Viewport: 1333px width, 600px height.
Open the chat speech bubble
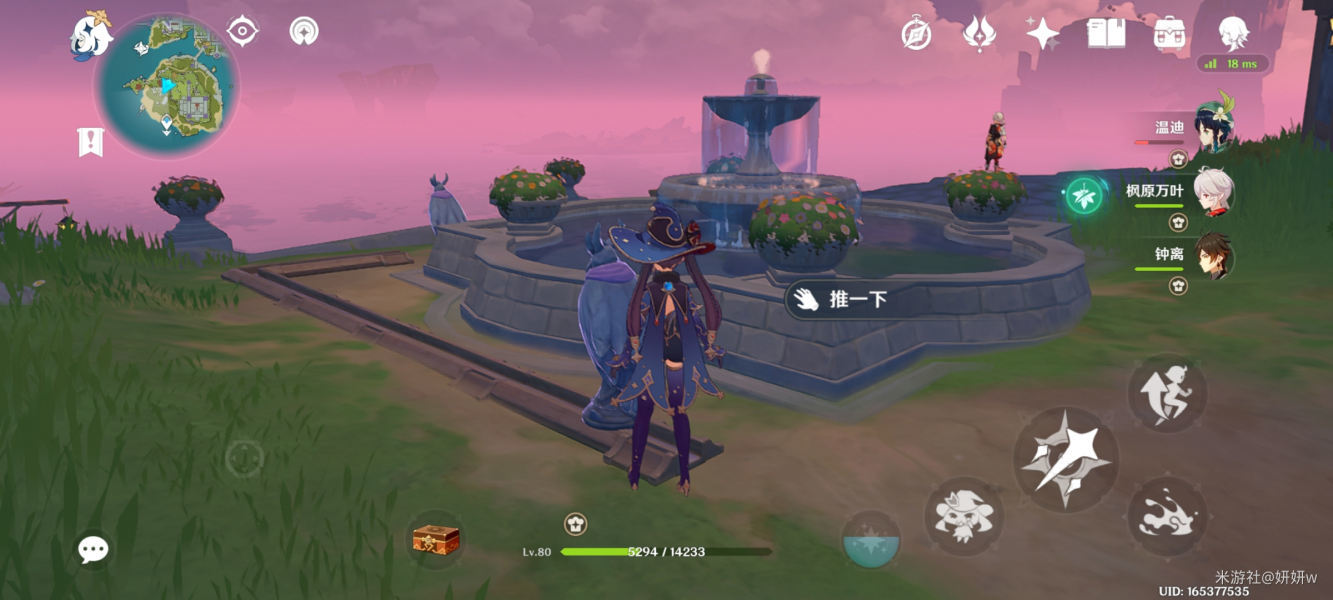click(x=93, y=548)
